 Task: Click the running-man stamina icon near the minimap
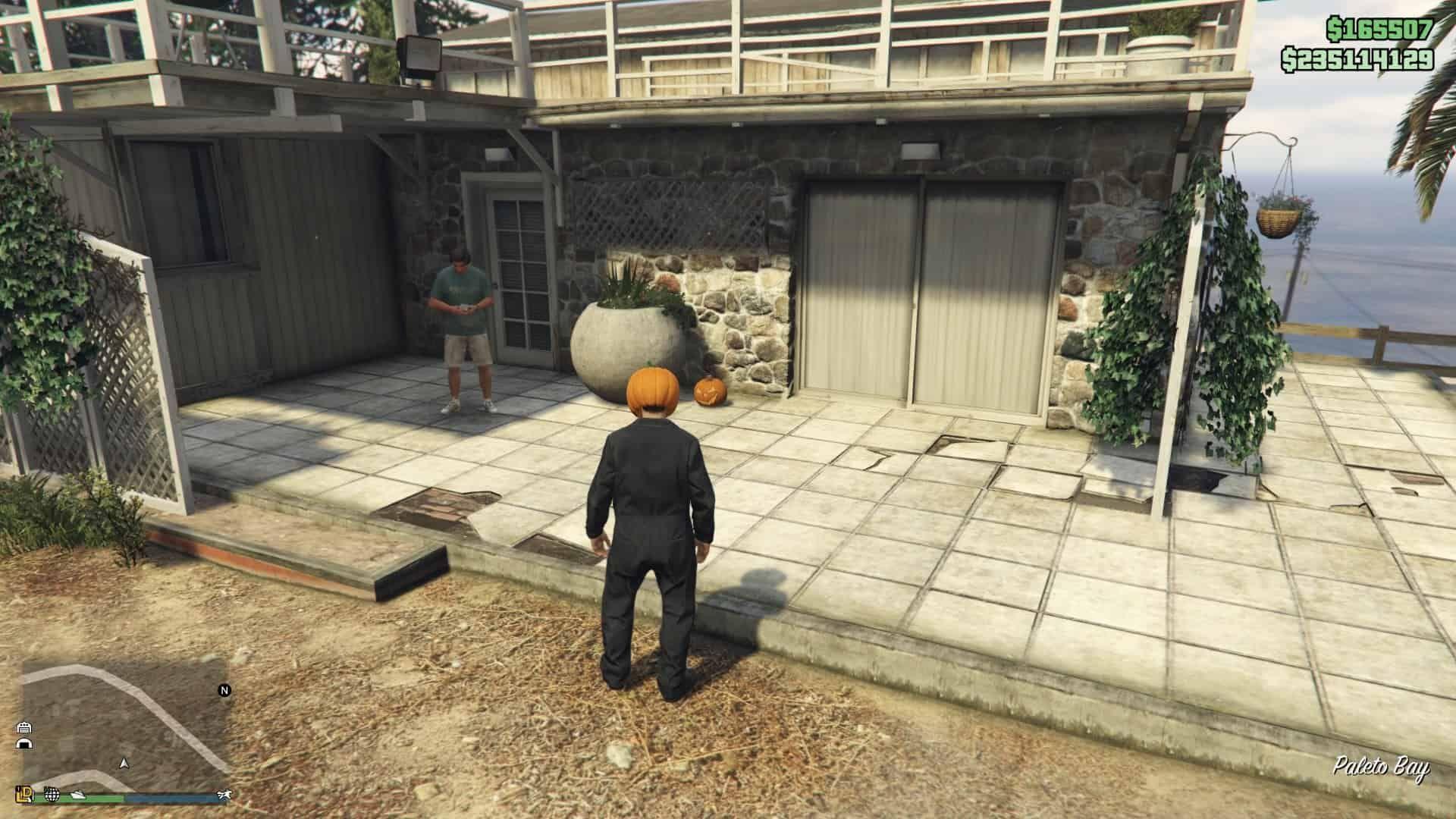click(224, 795)
